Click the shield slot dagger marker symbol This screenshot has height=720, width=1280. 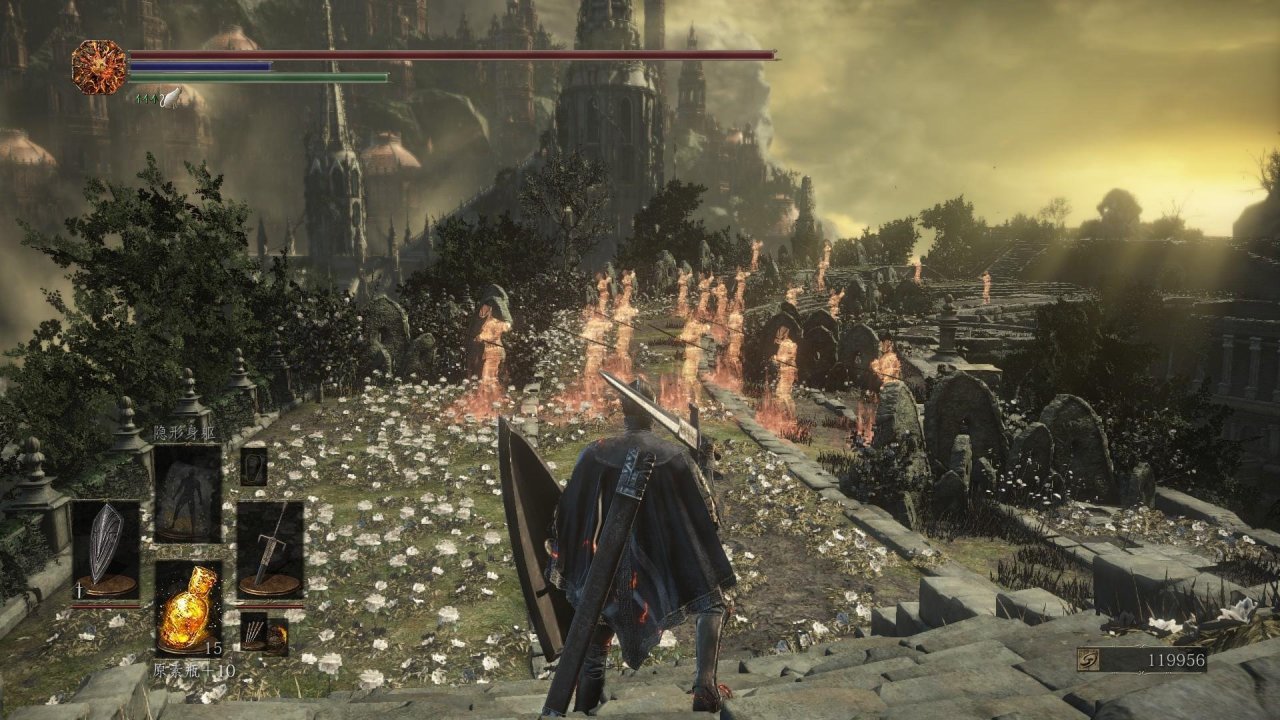point(79,590)
